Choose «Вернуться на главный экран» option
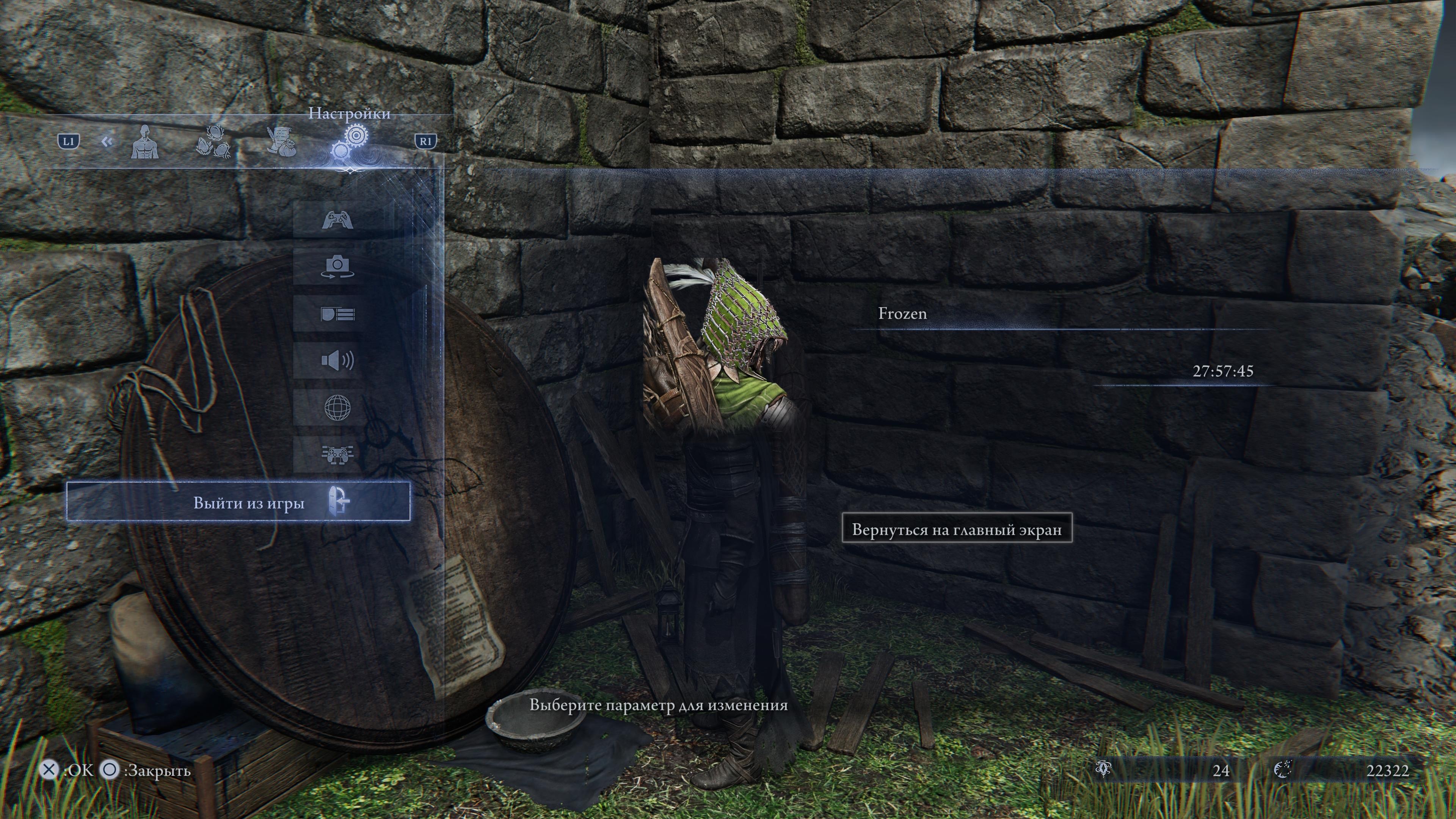Image resolution: width=1456 pixels, height=819 pixels. pos(956,529)
